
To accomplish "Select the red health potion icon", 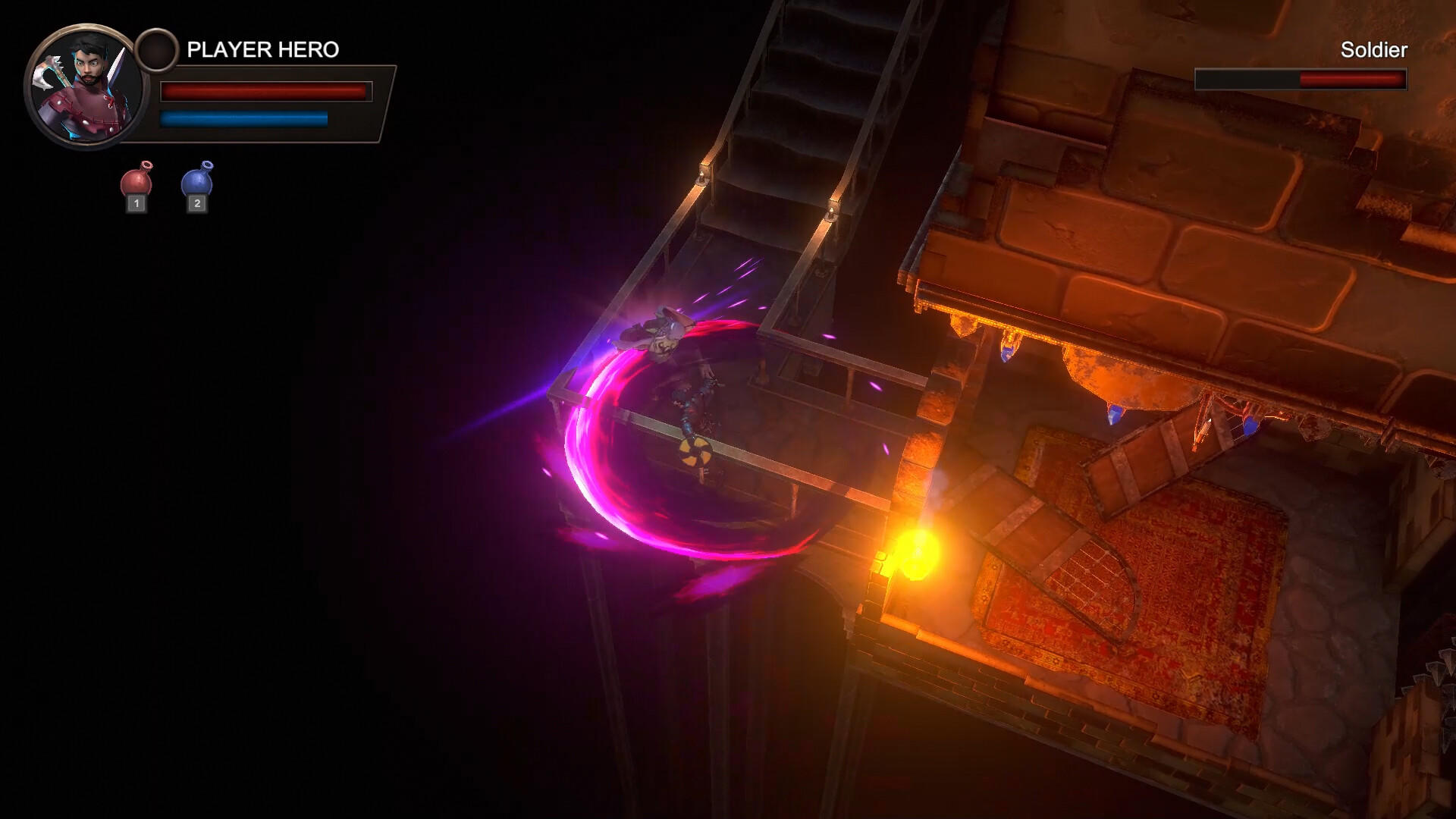I will (136, 182).
